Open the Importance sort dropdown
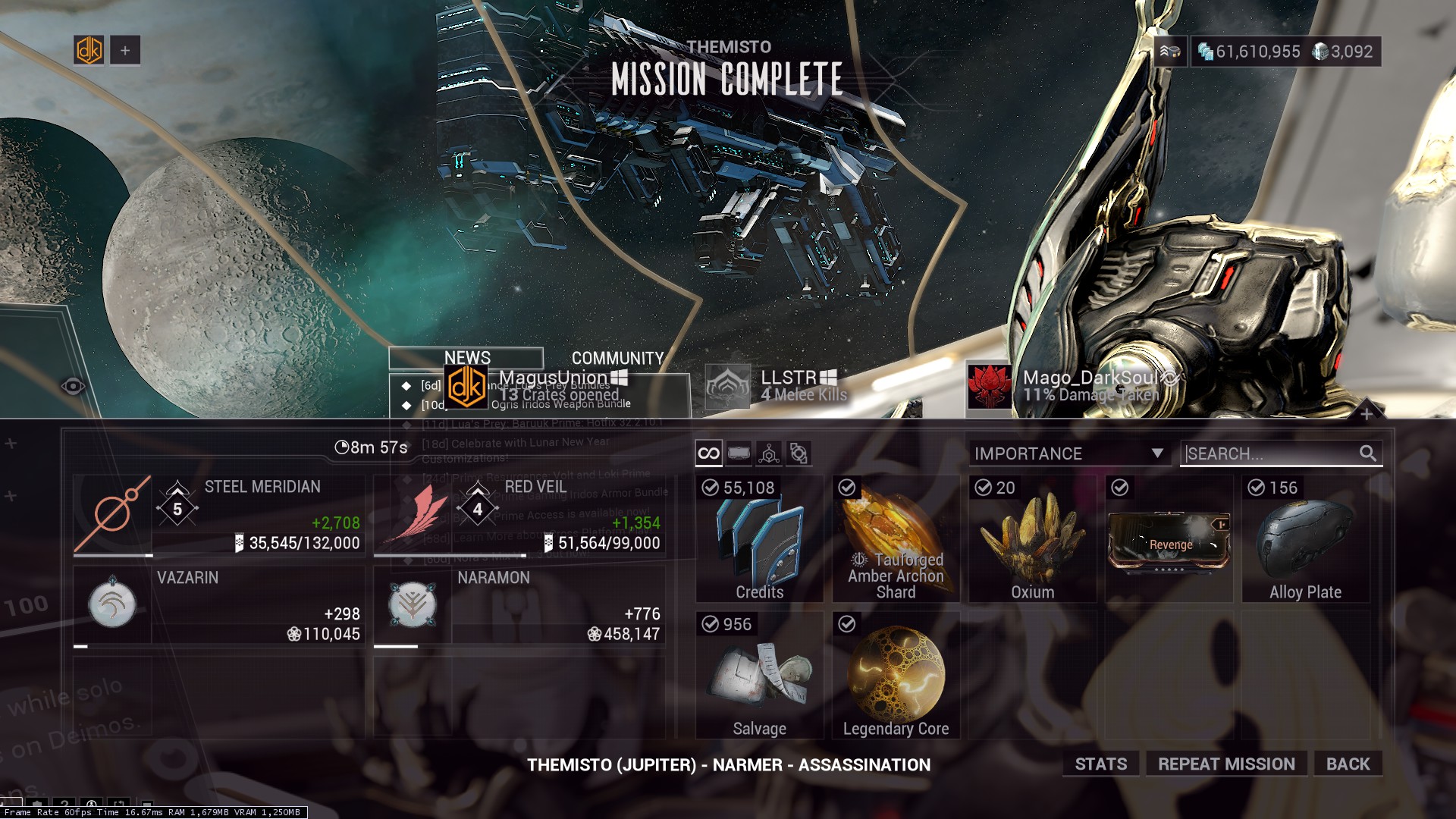The height and width of the screenshot is (819, 1456). click(x=1068, y=453)
